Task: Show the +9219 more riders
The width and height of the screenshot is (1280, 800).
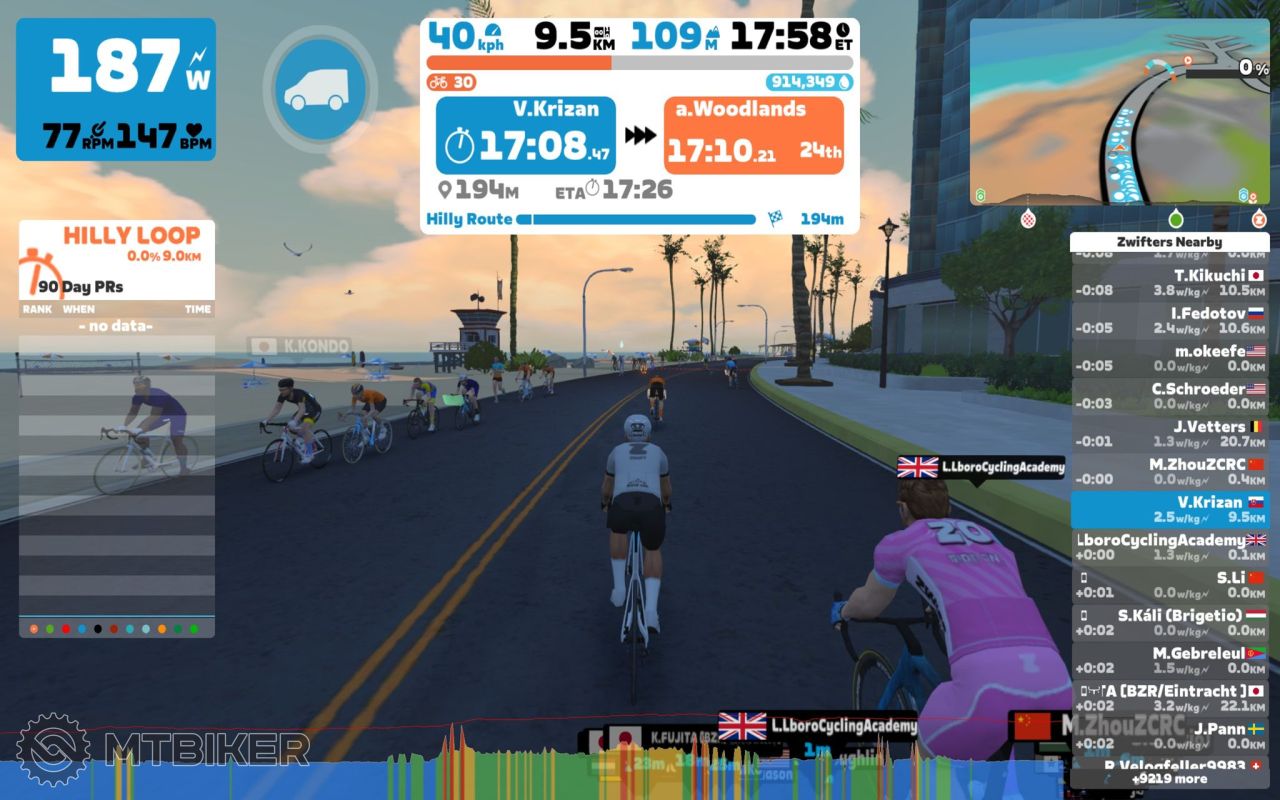Action: click(1169, 779)
